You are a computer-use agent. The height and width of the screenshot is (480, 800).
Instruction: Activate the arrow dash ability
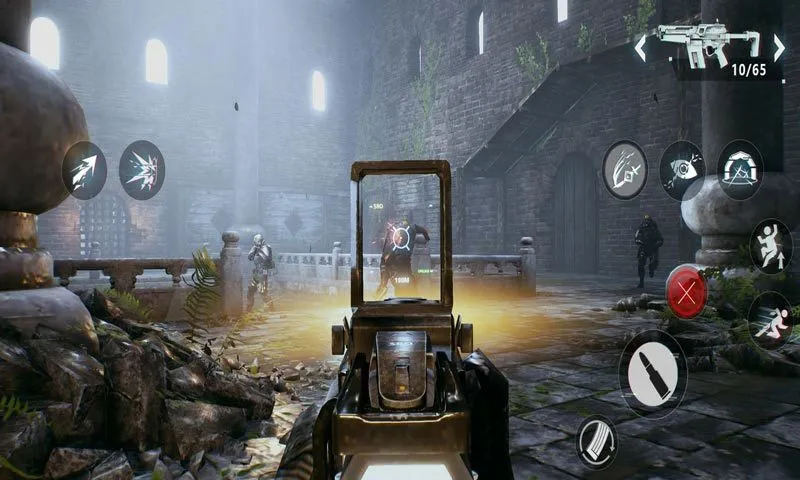[84, 170]
